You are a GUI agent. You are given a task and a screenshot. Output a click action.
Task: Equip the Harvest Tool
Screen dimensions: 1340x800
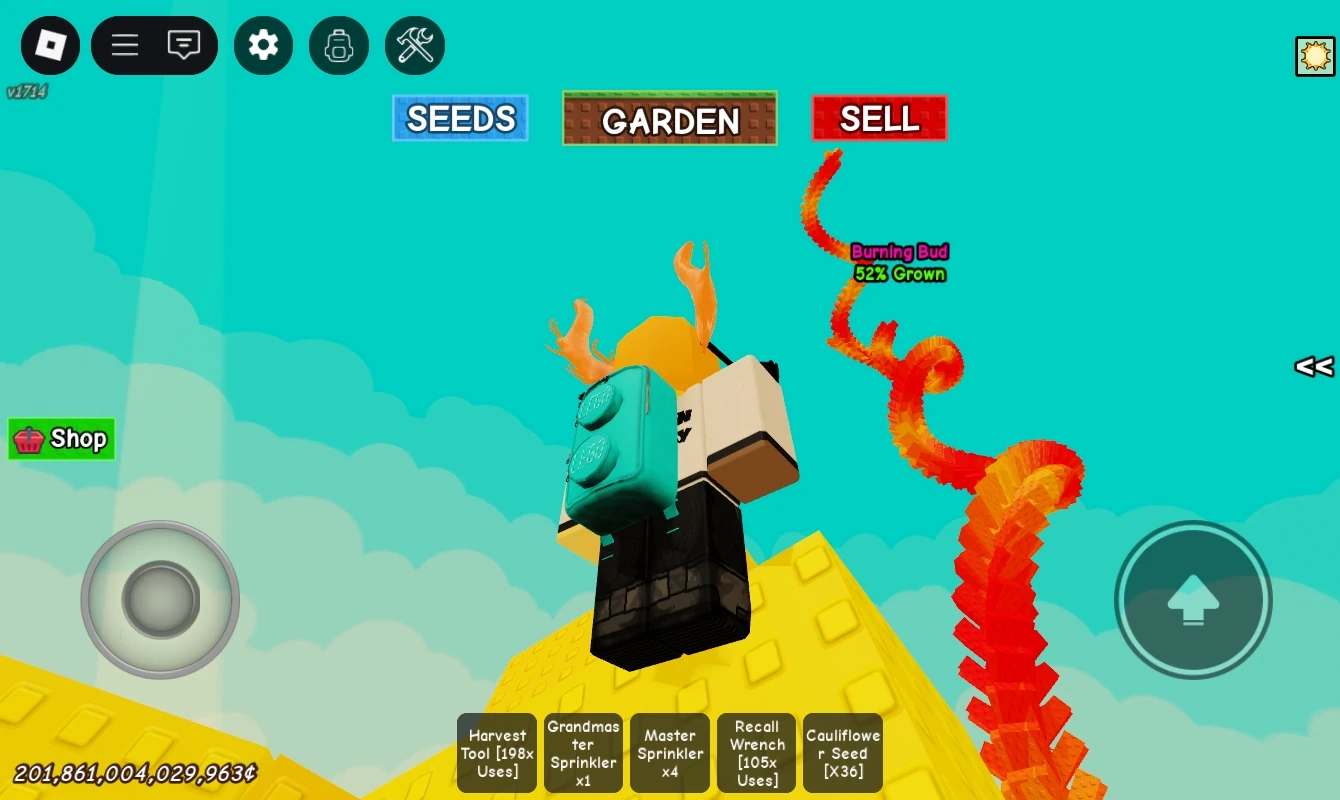(x=496, y=753)
